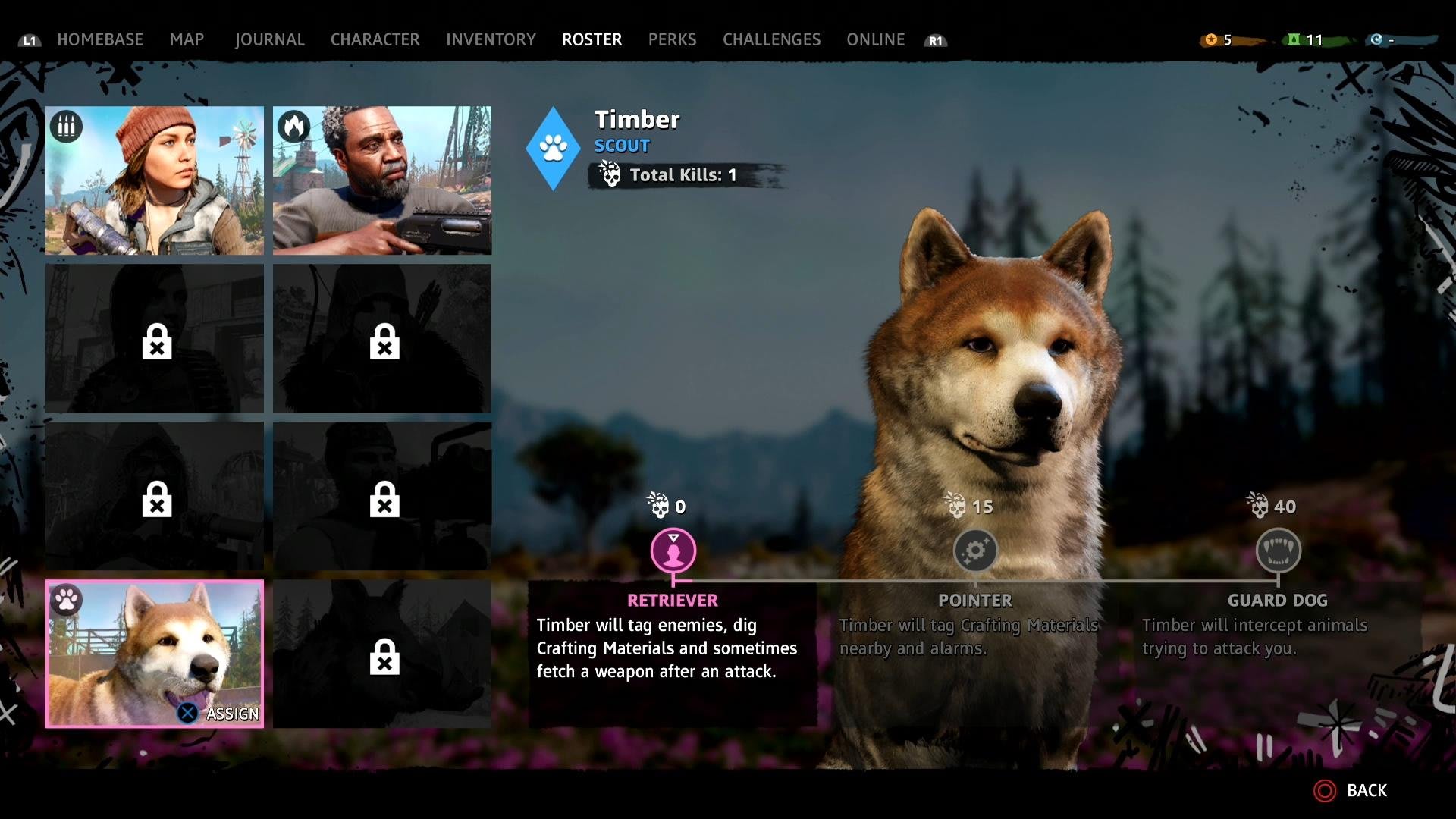Image resolution: width=1456 pixels, height=819 pixels.
Task: Select the Retriever skill icon
Action: [673, 551]
